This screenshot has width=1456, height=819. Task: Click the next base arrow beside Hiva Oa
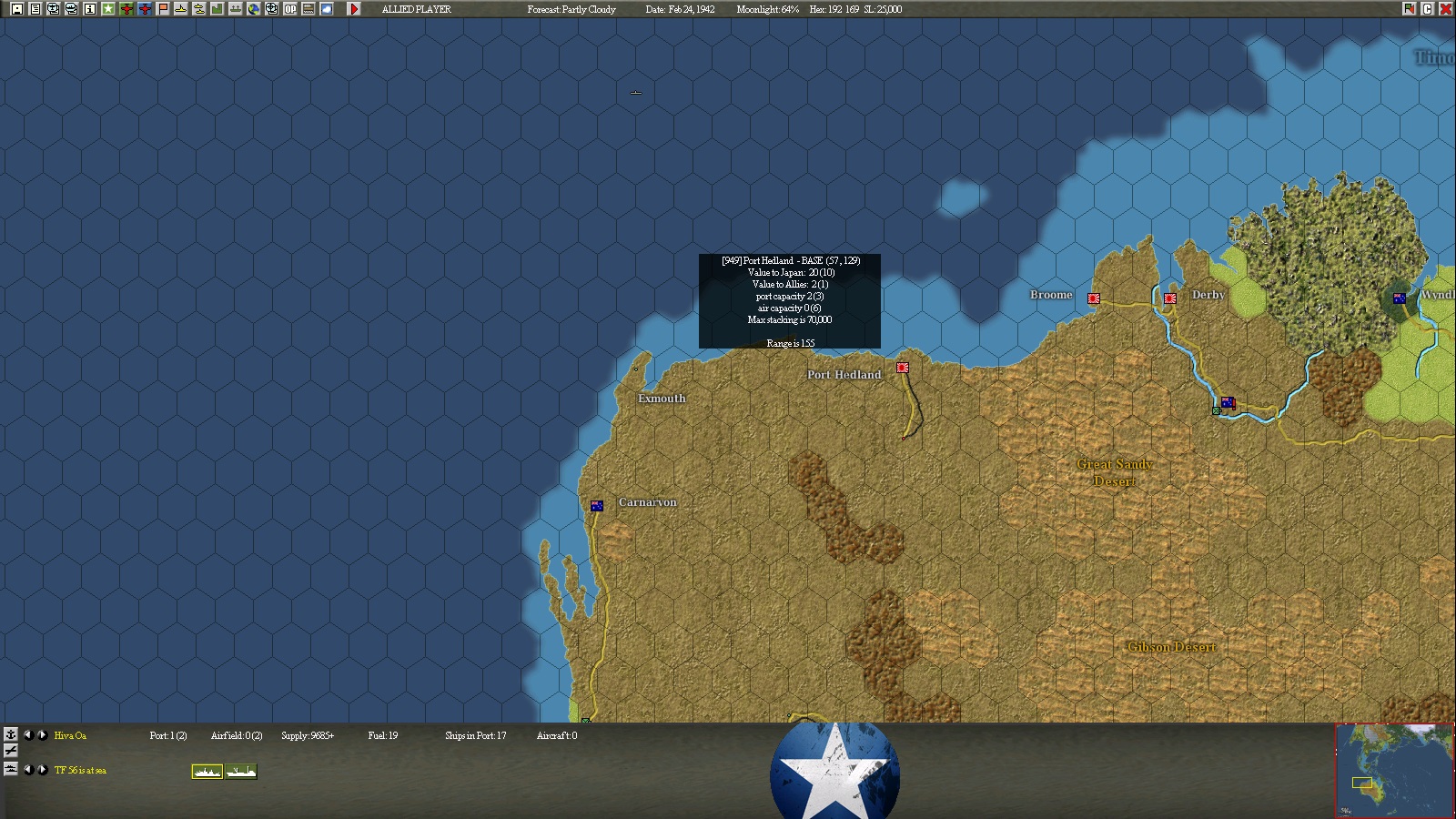click(x=42, y=735)
